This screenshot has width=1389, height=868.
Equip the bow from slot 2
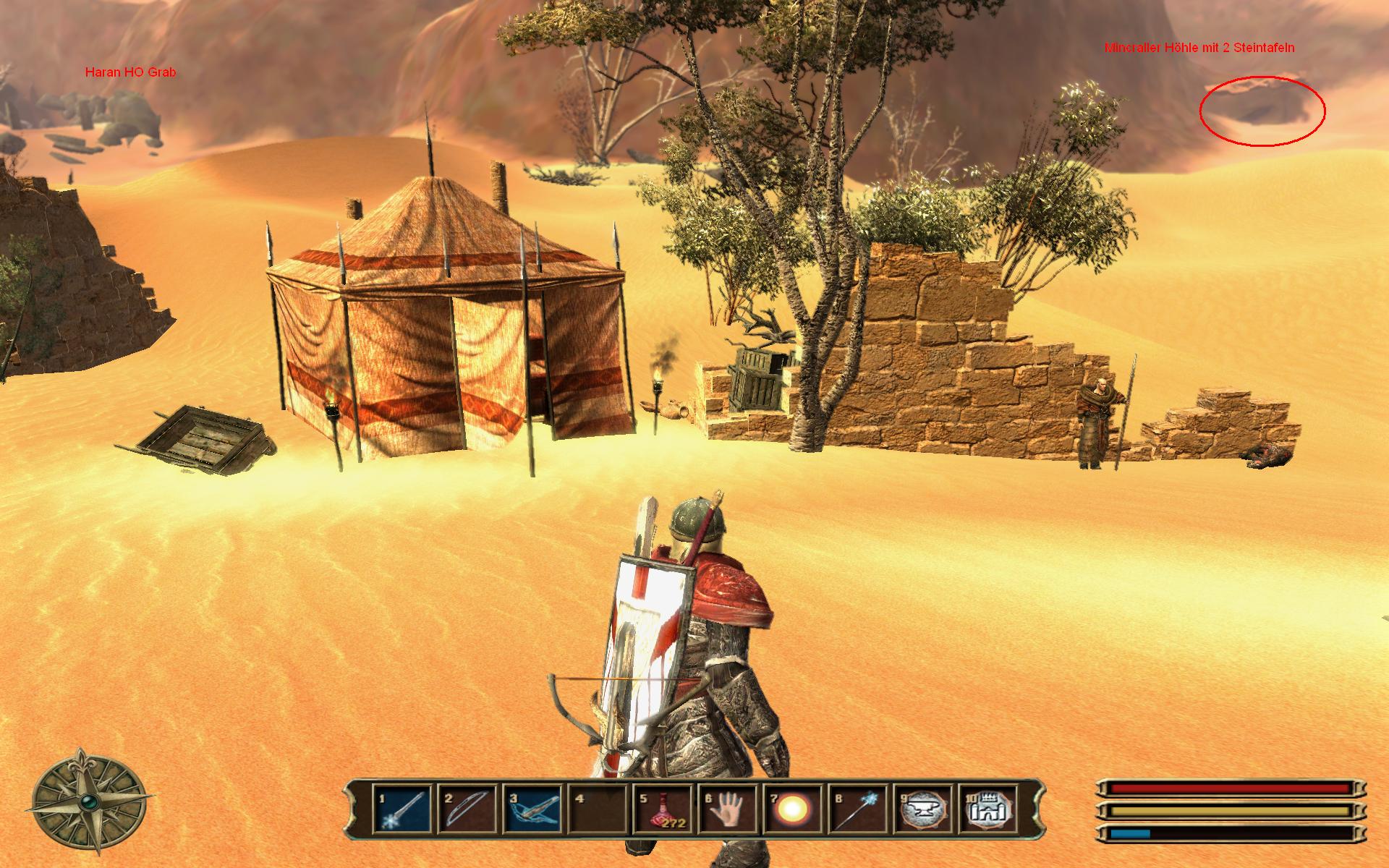(x=468, y=809)
